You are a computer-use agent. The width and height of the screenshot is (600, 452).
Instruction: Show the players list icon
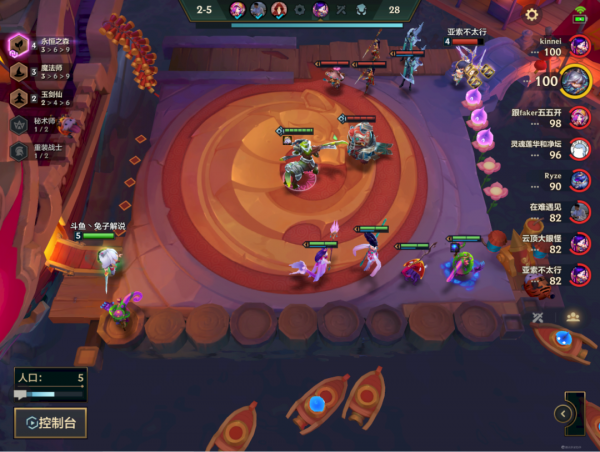point(572,317)
